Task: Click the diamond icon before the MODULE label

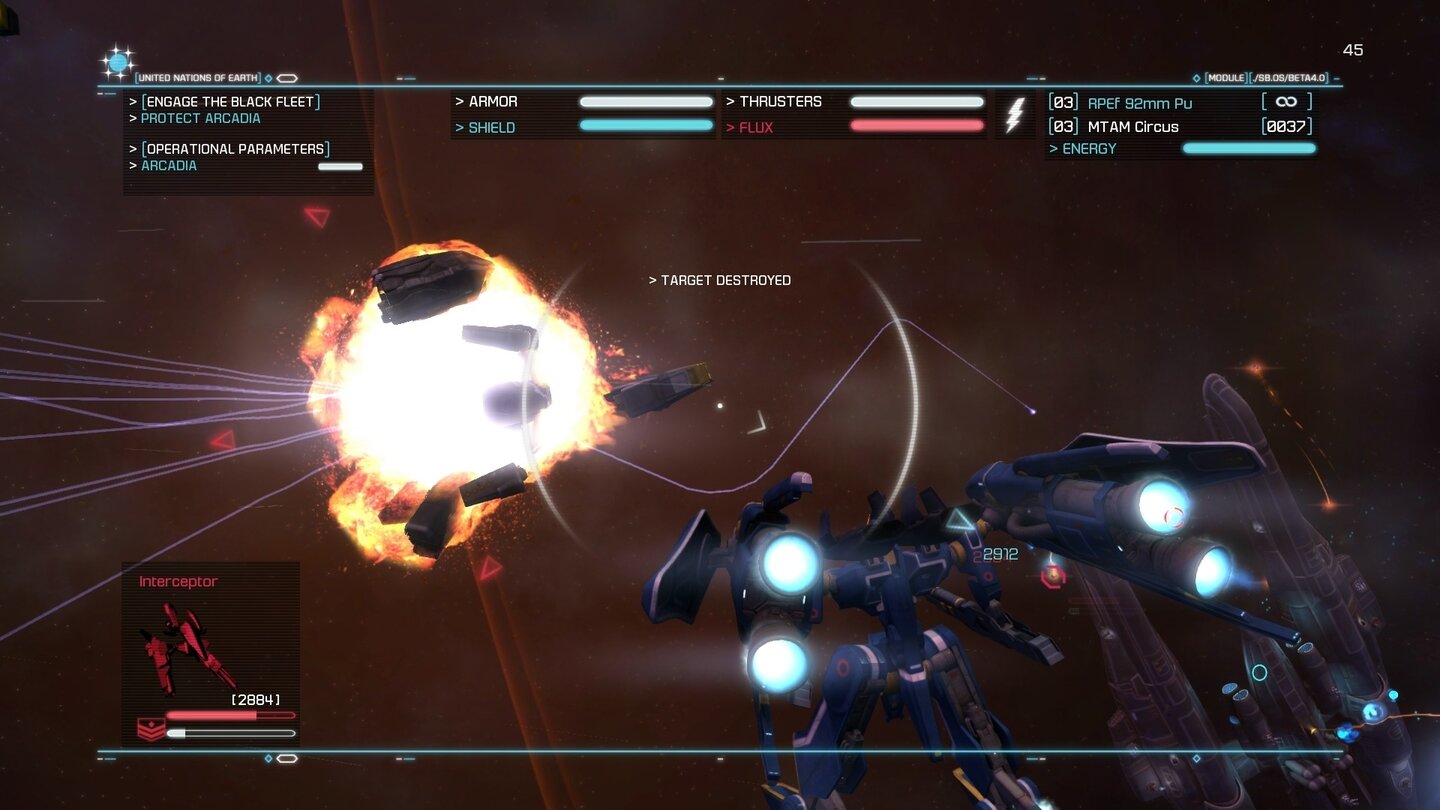Action: coord(1196,77)
